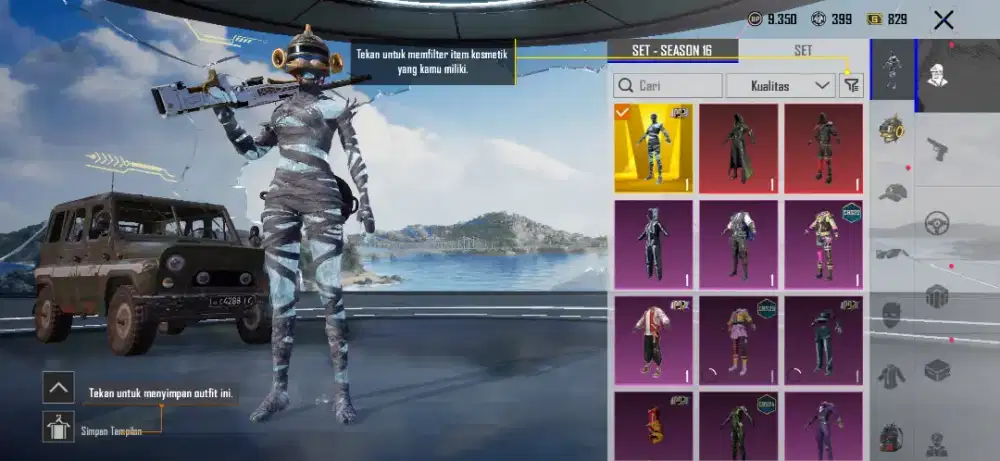Expand the up-arrow panel button
Screen dimensions: 1000x461
point(59,387)
